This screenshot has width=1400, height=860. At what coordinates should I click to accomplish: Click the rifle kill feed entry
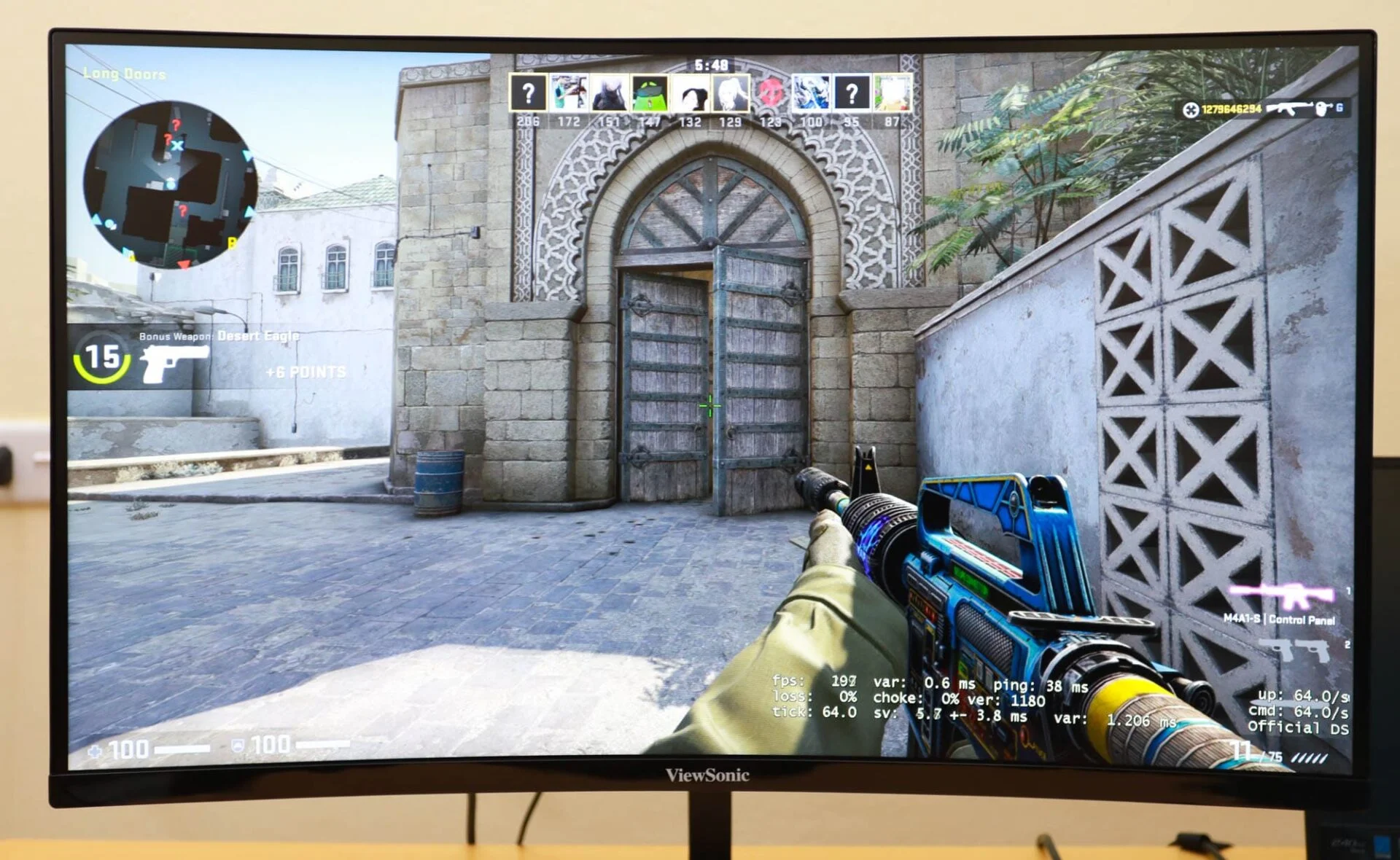1264,109
